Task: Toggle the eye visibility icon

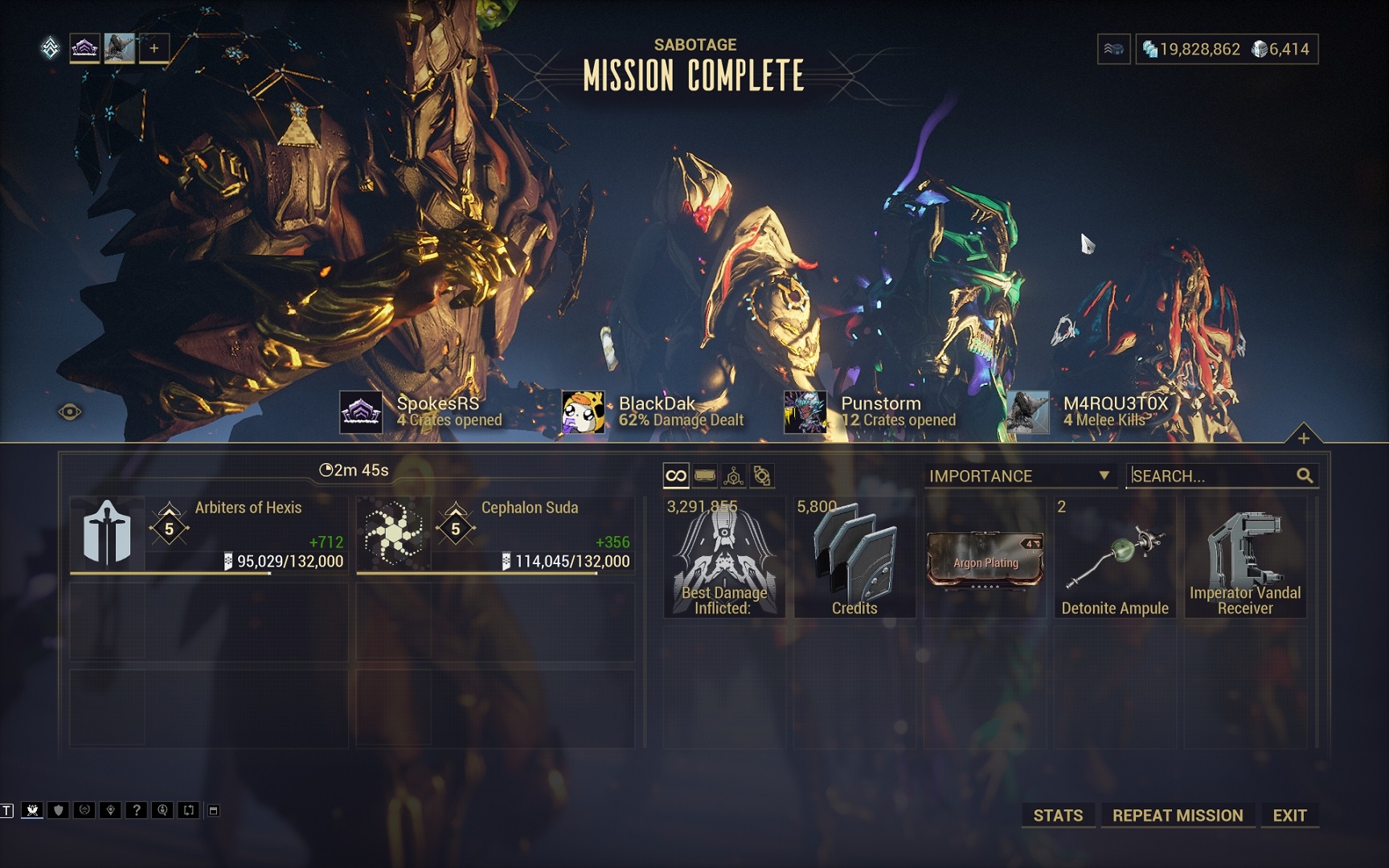Action: [70, 411]
